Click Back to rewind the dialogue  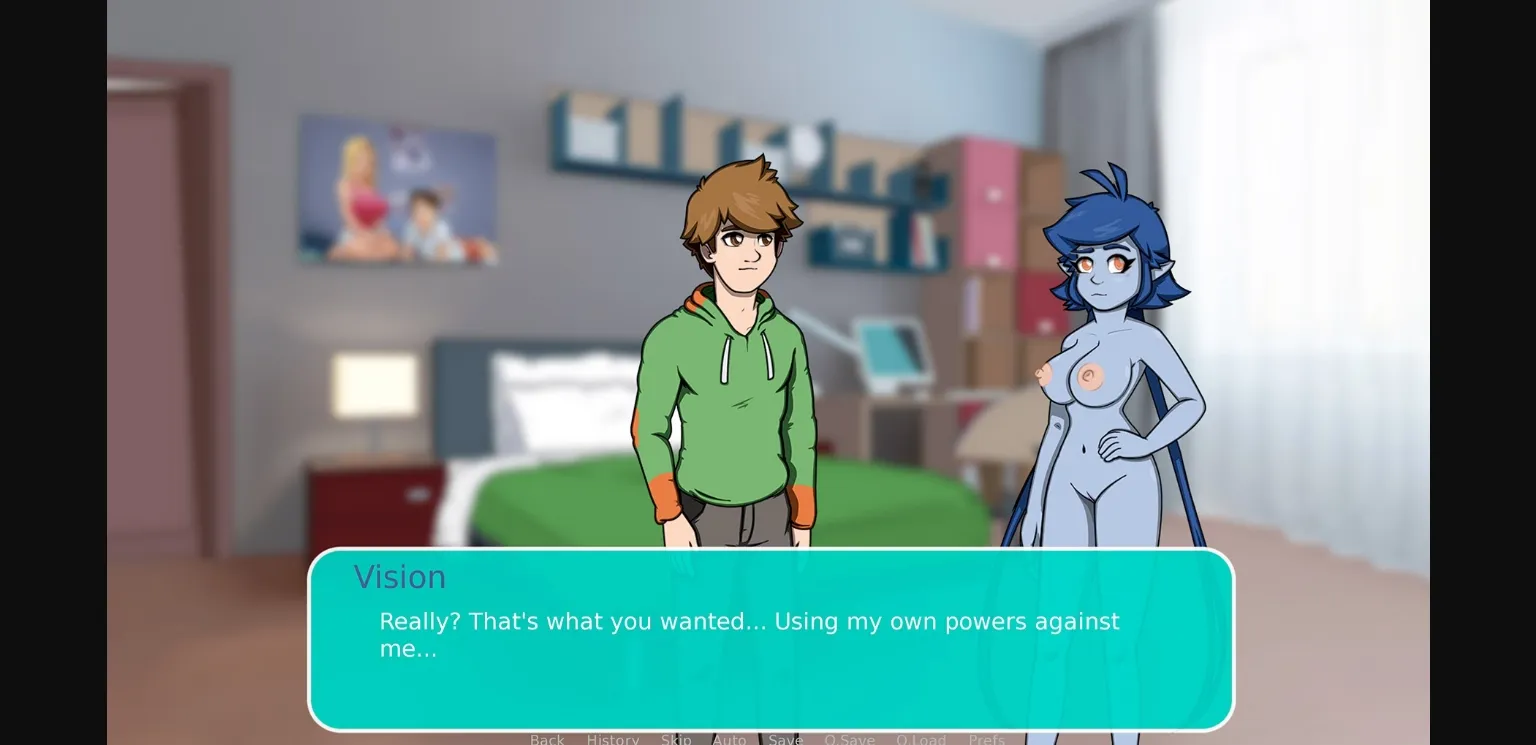tap(547, 739)
